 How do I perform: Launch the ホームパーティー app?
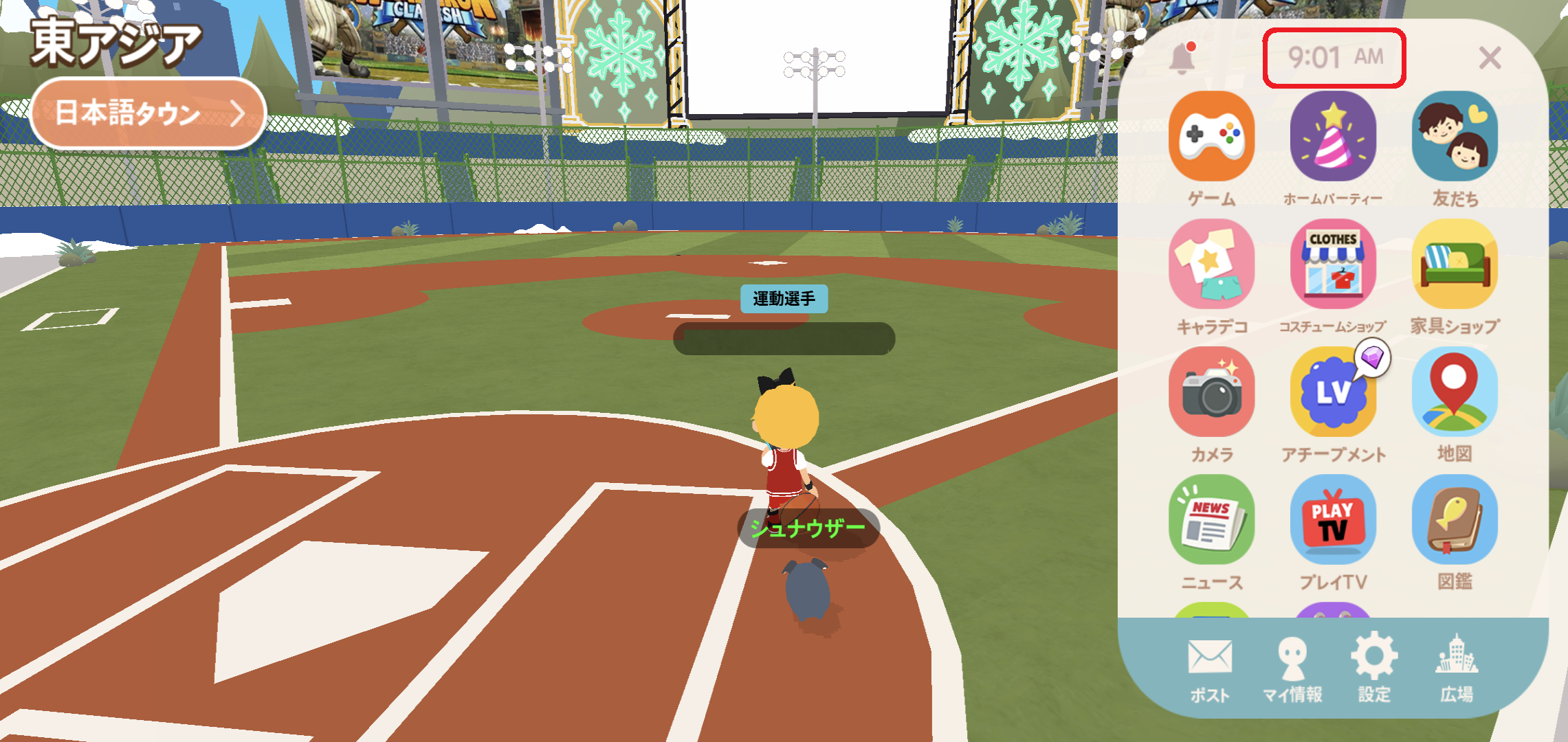pos(1333,137)
